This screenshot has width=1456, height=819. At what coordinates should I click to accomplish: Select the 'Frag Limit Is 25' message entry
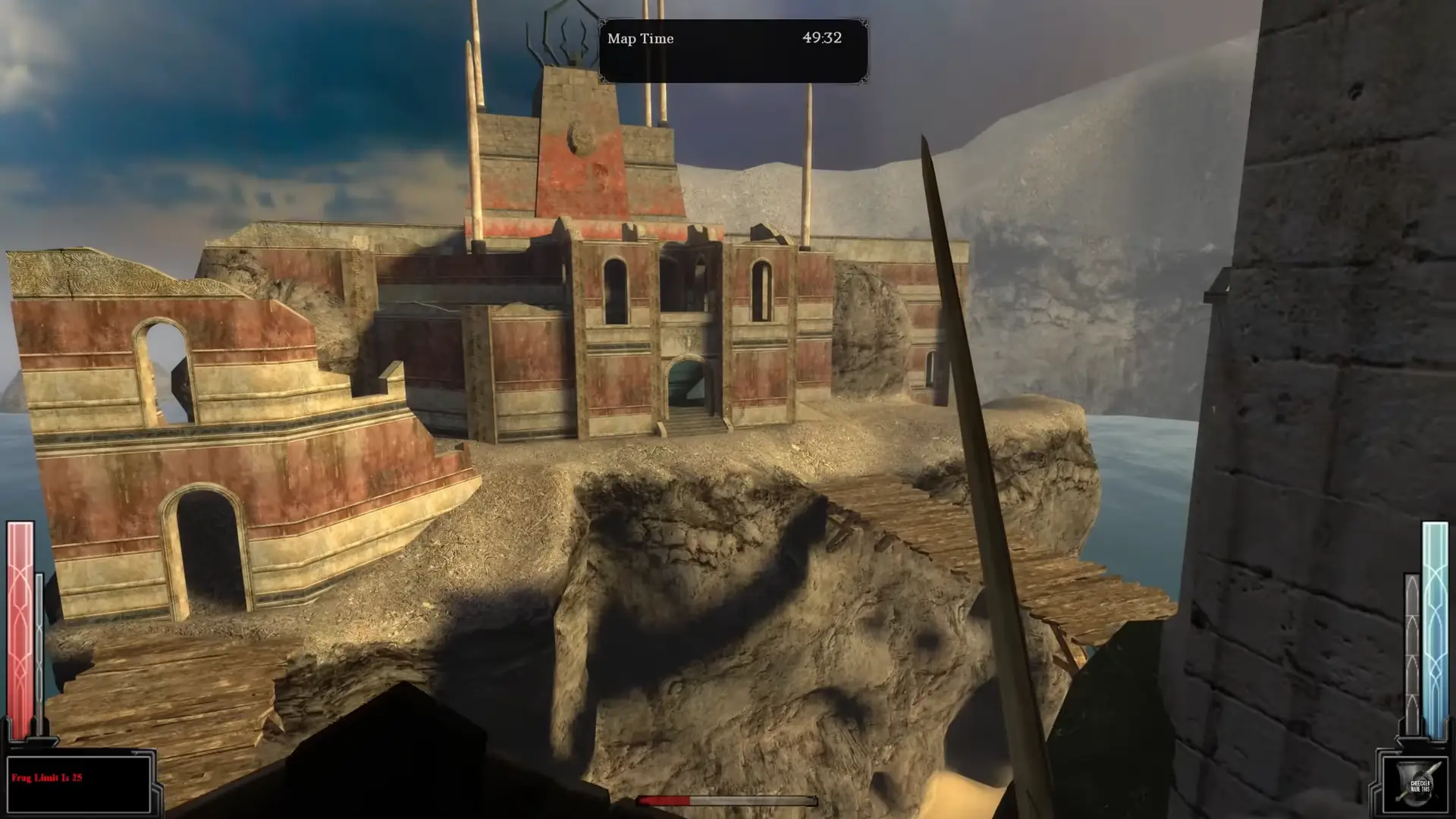coord(48,777)
